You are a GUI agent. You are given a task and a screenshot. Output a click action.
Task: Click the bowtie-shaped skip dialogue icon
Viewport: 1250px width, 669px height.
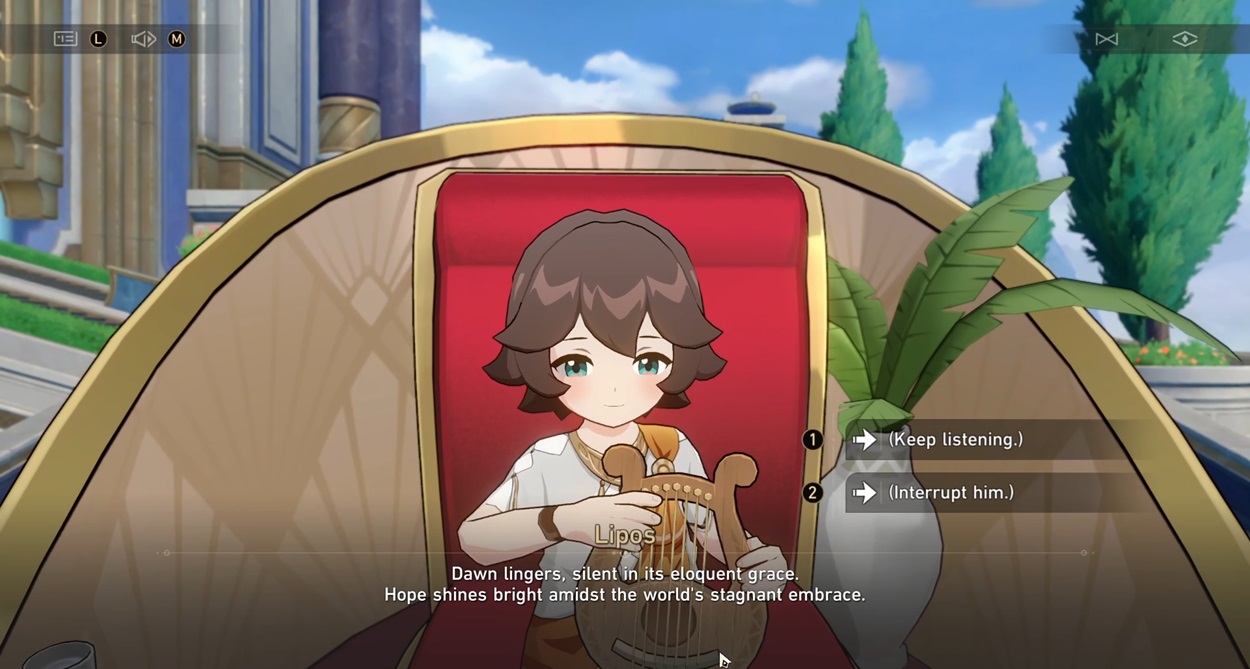point(1106,39)
